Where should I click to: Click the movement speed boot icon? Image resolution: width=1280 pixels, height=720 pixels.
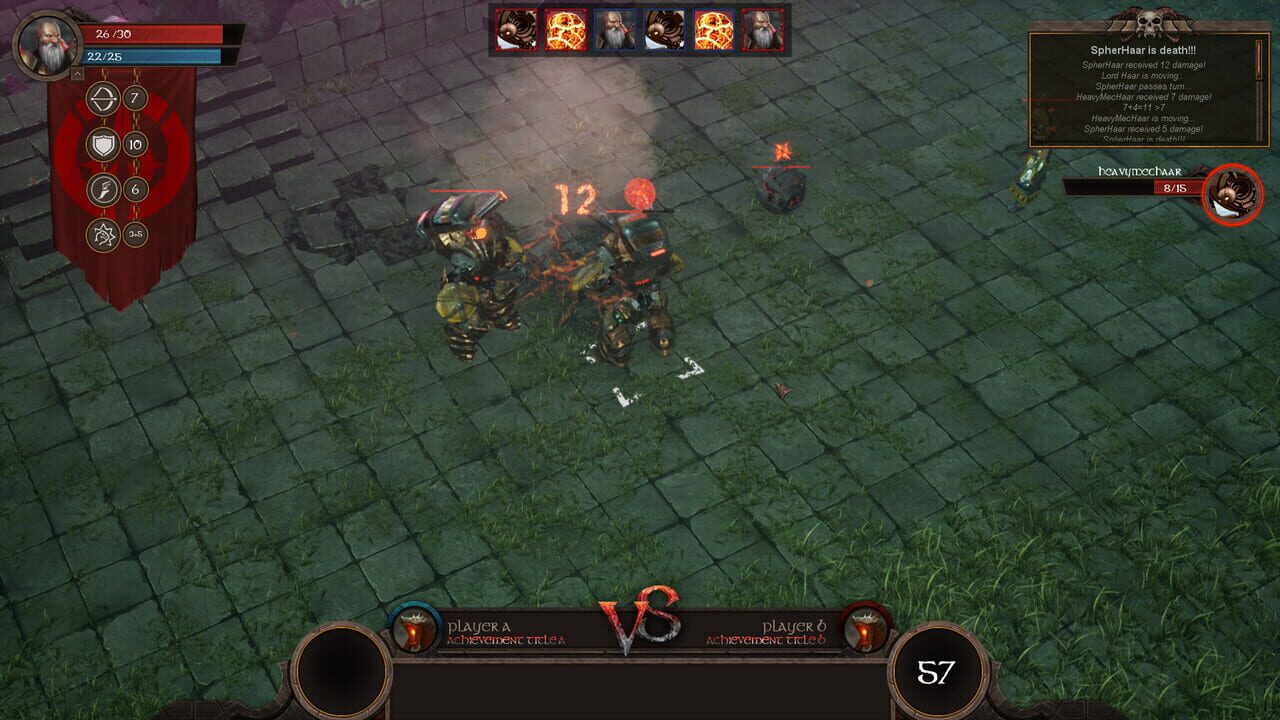[x=102, y=188]
